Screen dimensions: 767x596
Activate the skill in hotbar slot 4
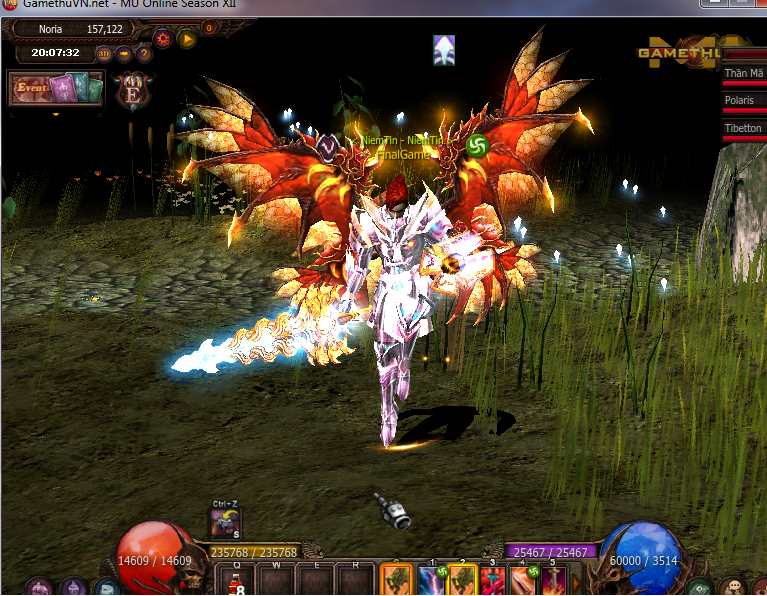pyautogui.click(x=522, y=581)
